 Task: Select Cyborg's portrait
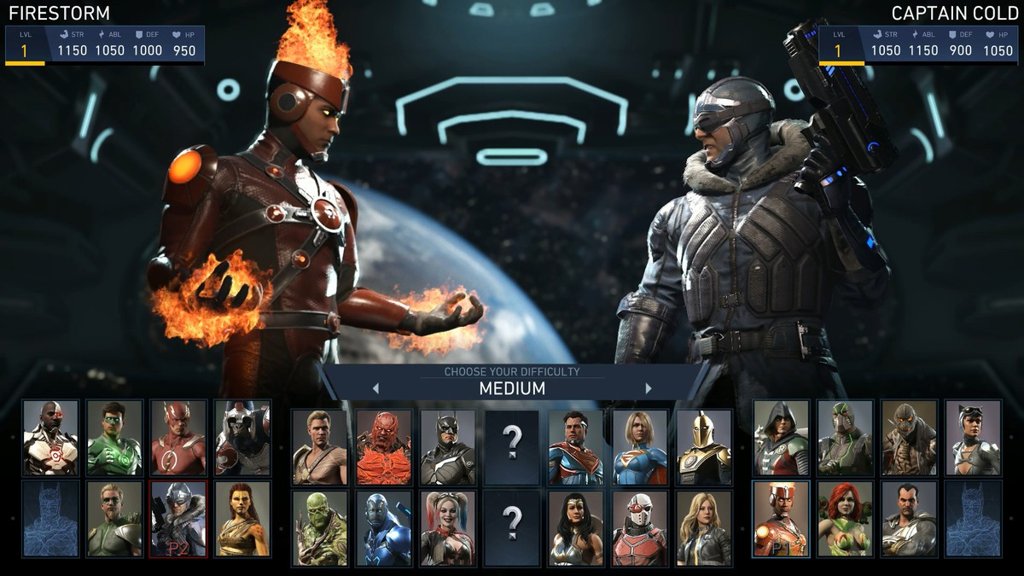[50, 437]
